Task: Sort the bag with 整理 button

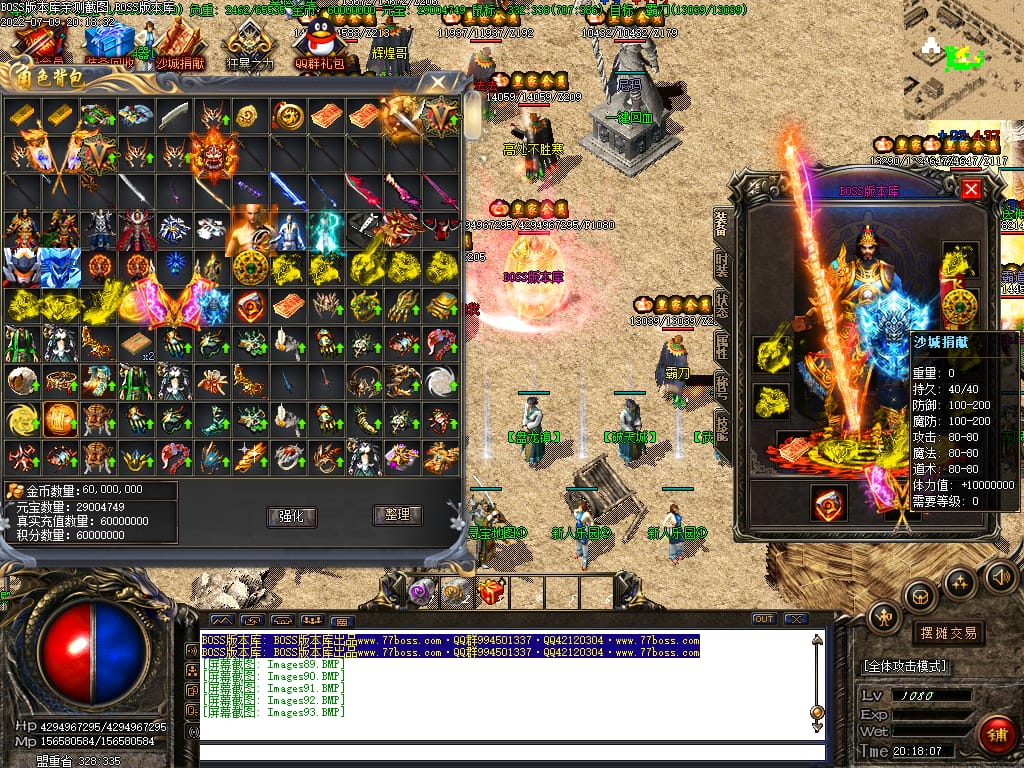Action: click(397, 515)
